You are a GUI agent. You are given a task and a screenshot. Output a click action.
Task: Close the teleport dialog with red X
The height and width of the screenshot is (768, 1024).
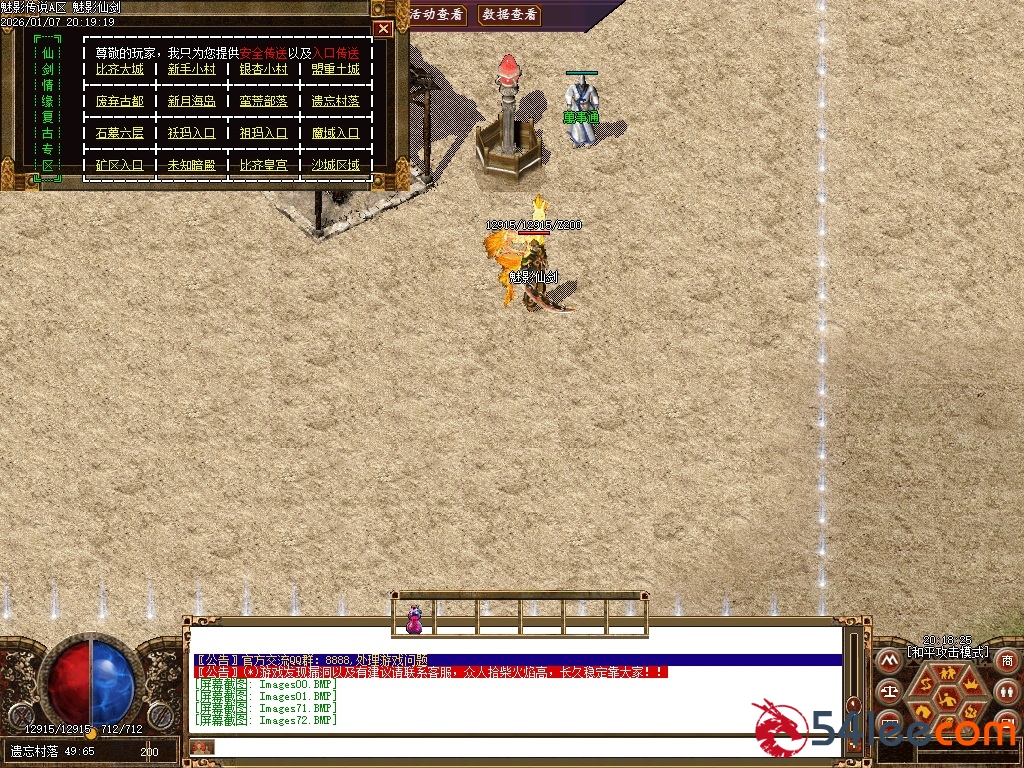[383, 29]
